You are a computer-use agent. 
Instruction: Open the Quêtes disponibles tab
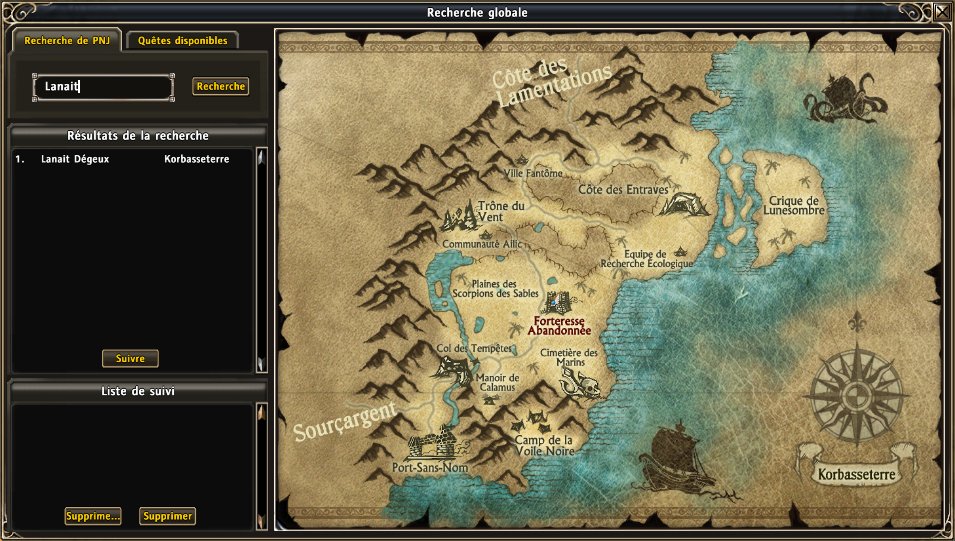tap(182, 41)
